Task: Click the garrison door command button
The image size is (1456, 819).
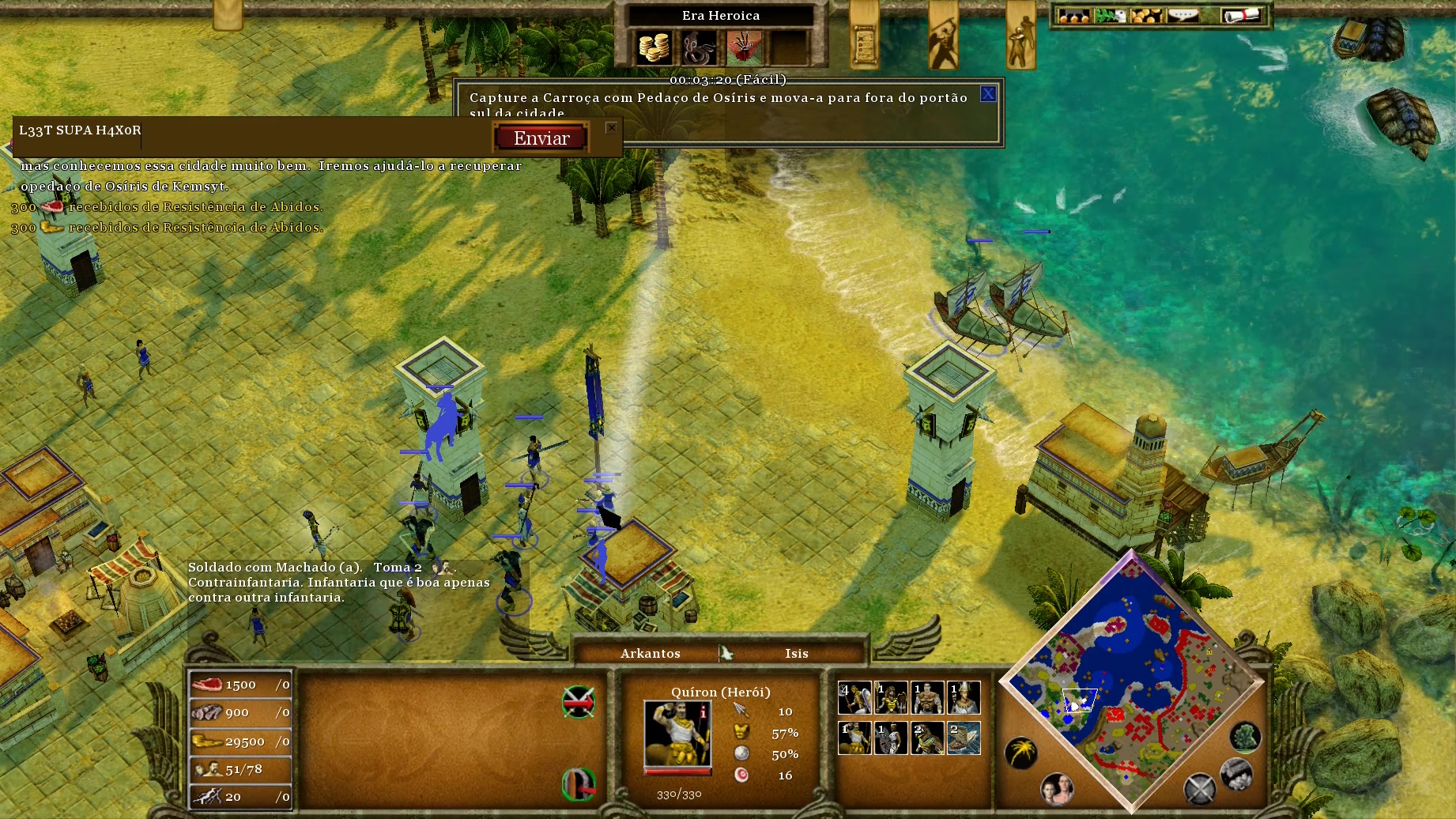Action: [579, 783]
